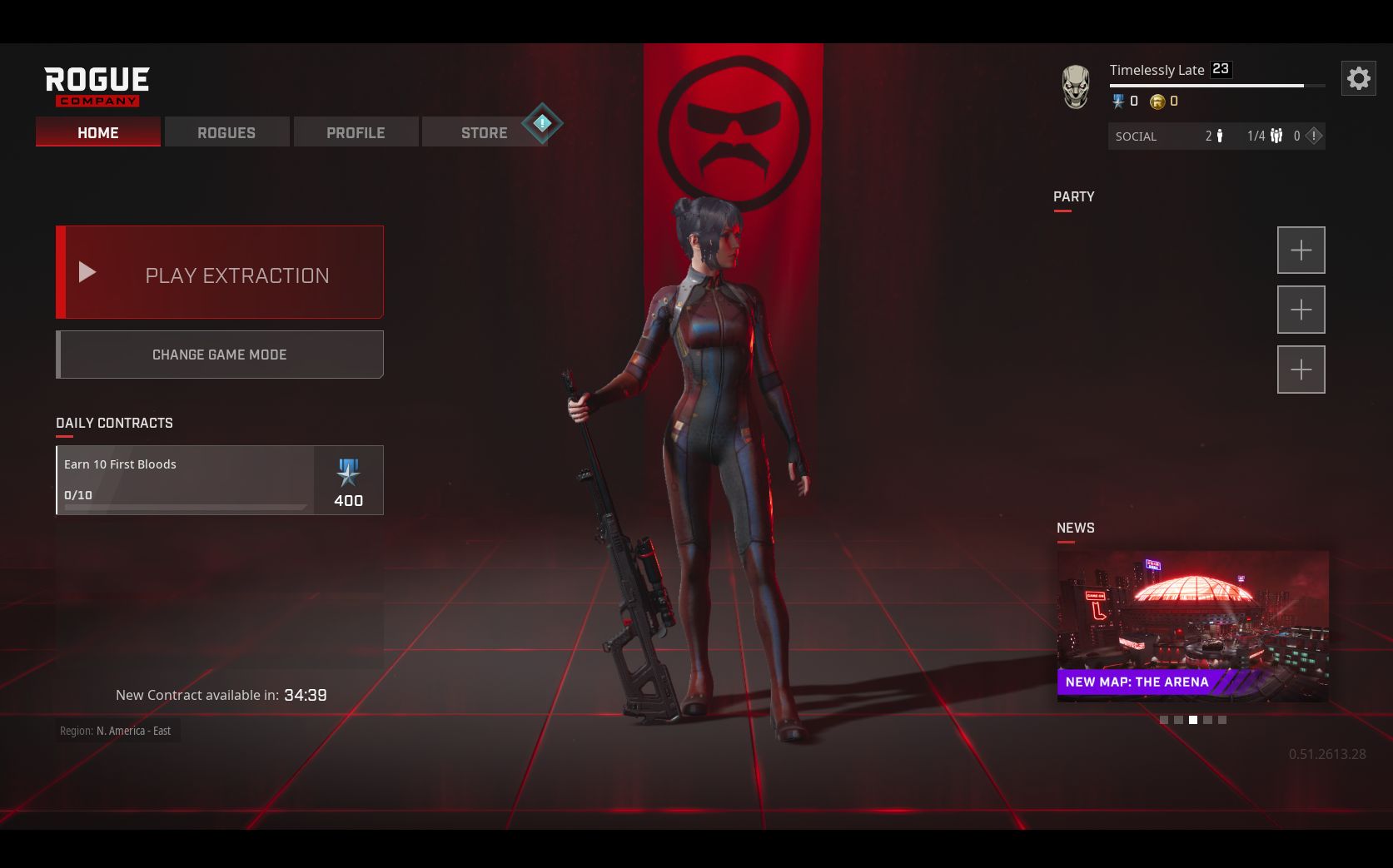Image resolution: width=1393 pixels, height=868 pixels.
Task: Click the party size icon showing 1/4
Action: 1275,136
